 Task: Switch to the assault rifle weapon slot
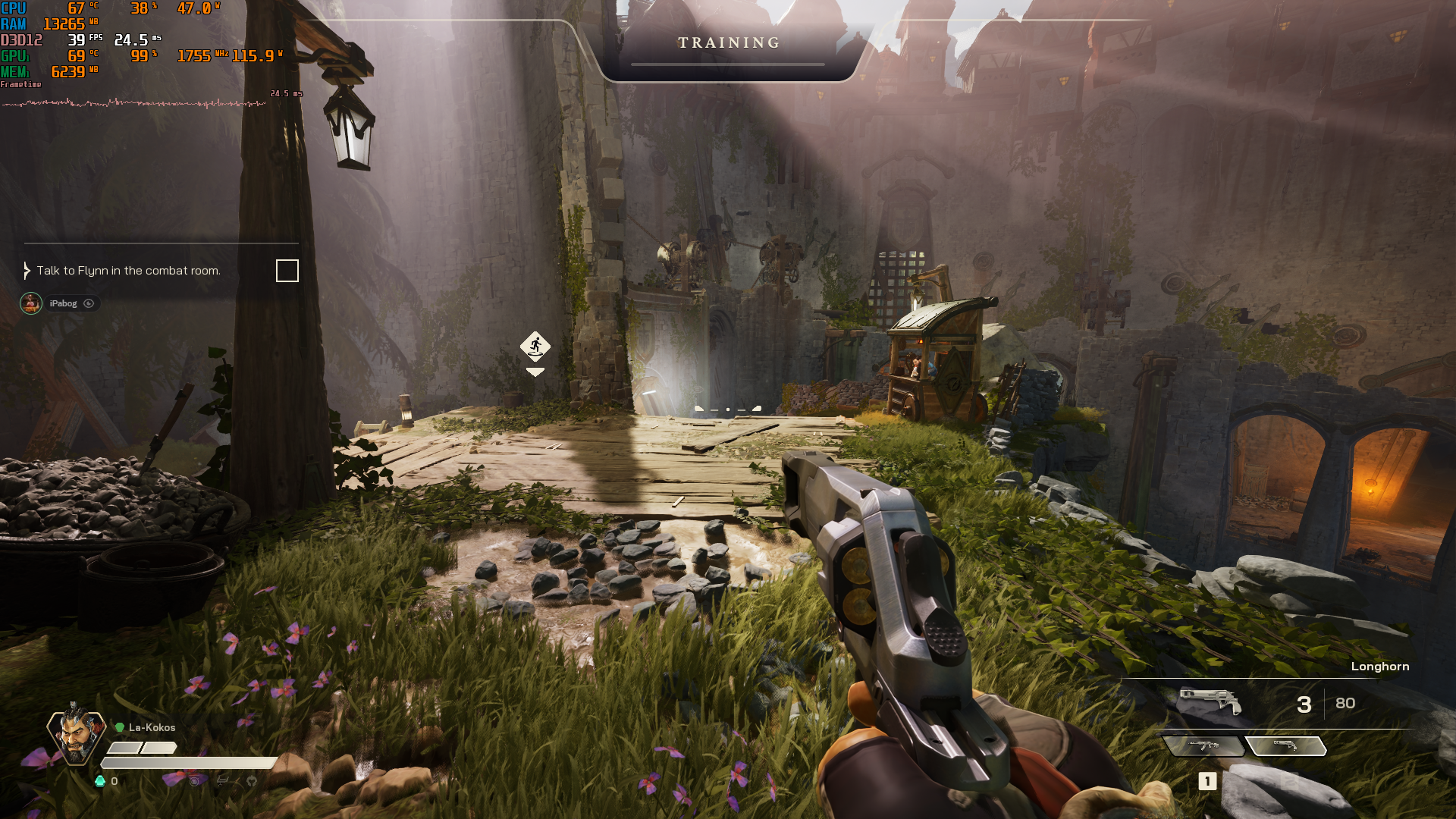(1203, 746)
